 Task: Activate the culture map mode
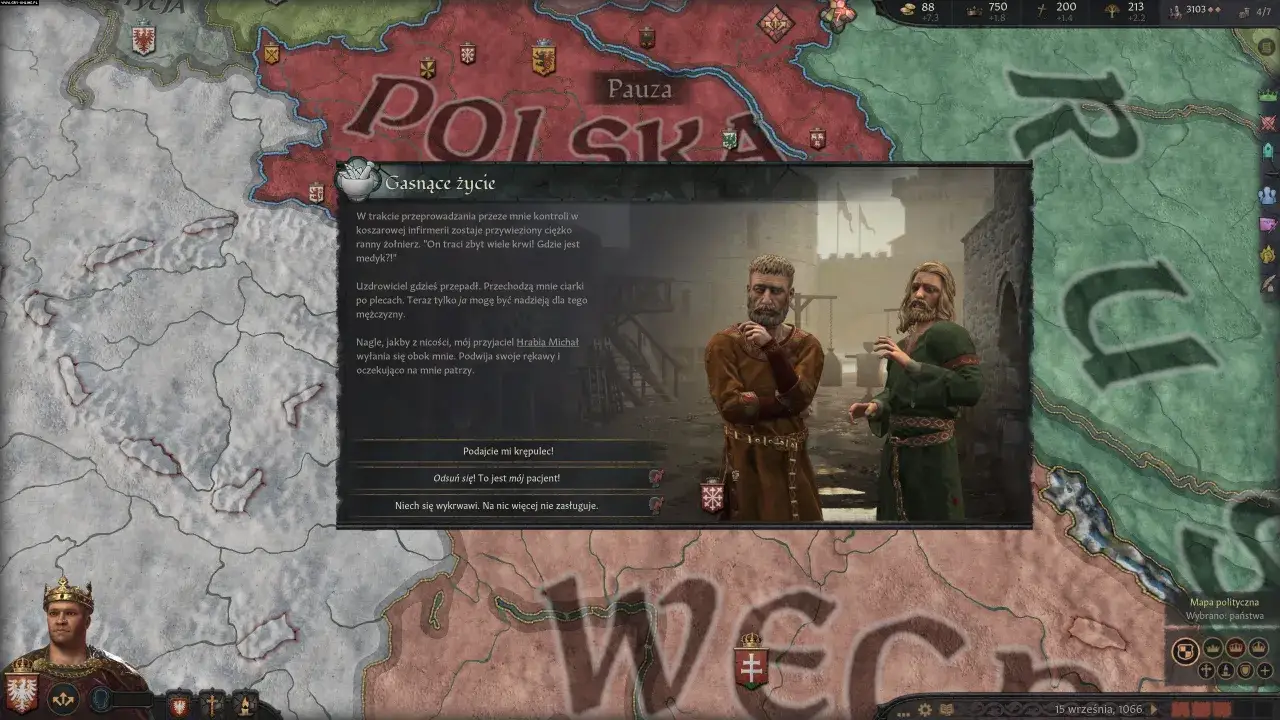pos(1227,671)
